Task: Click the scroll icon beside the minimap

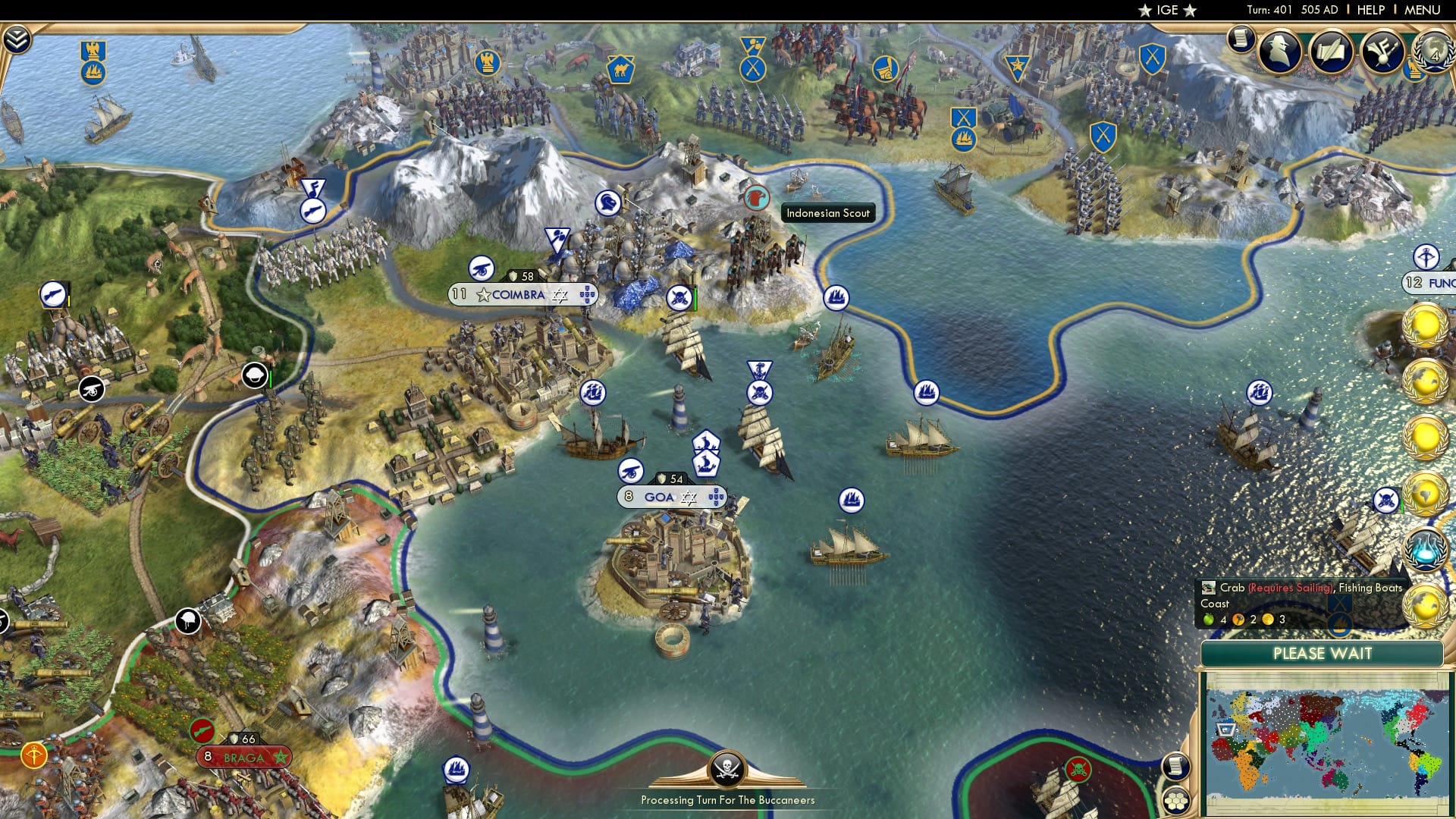Action: tap(1175, 767)
